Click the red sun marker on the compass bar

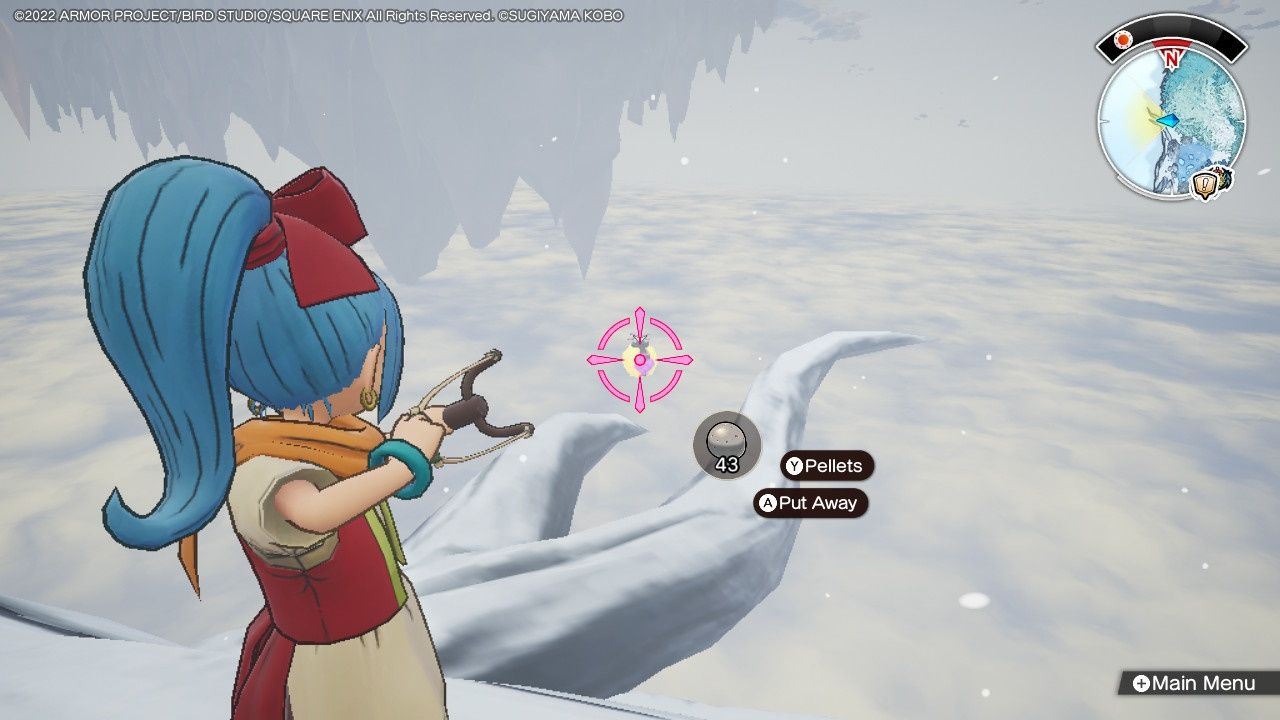pyautogui.click(x=1123, y=38)
